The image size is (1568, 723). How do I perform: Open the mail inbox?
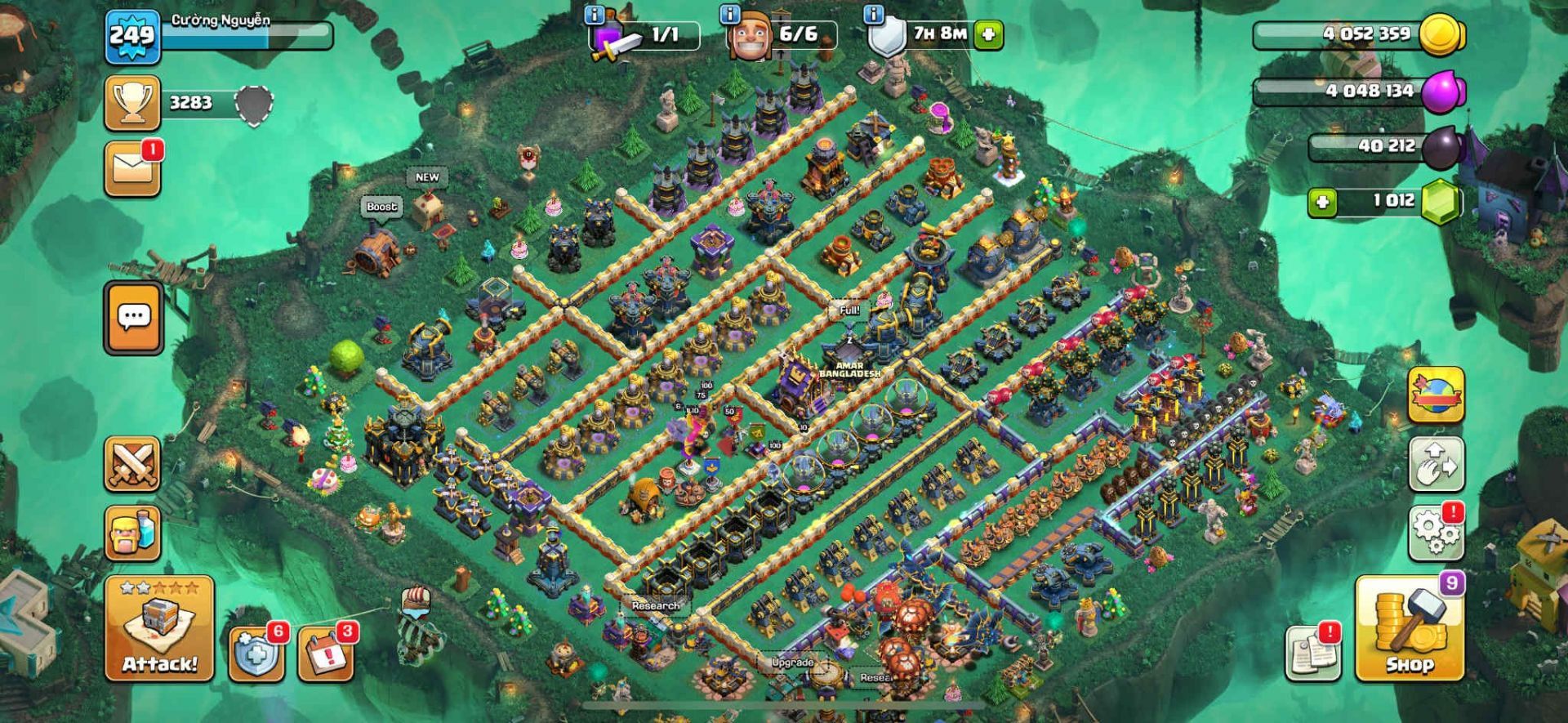coord(132,169)
